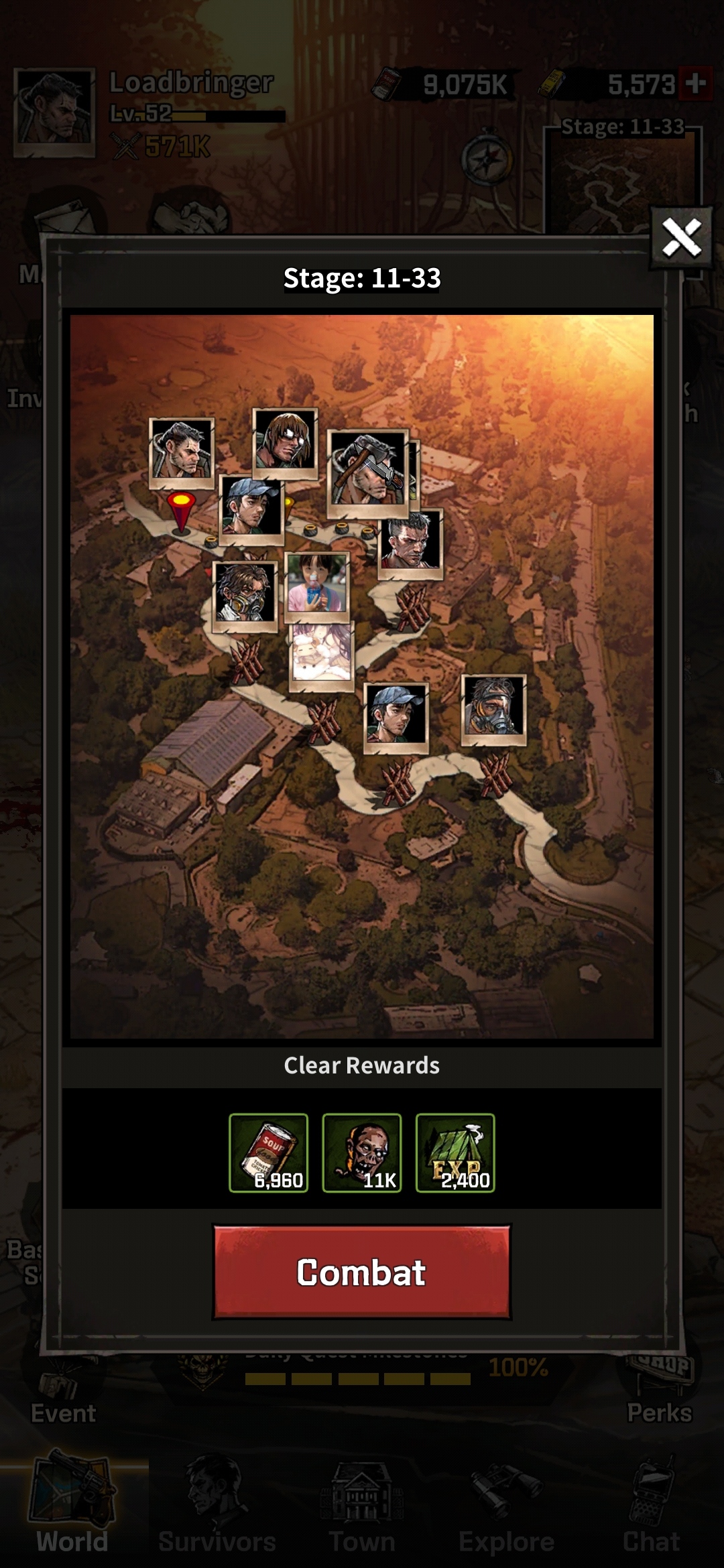Tap the EXP tent reward icon

tap(455, 1153)
